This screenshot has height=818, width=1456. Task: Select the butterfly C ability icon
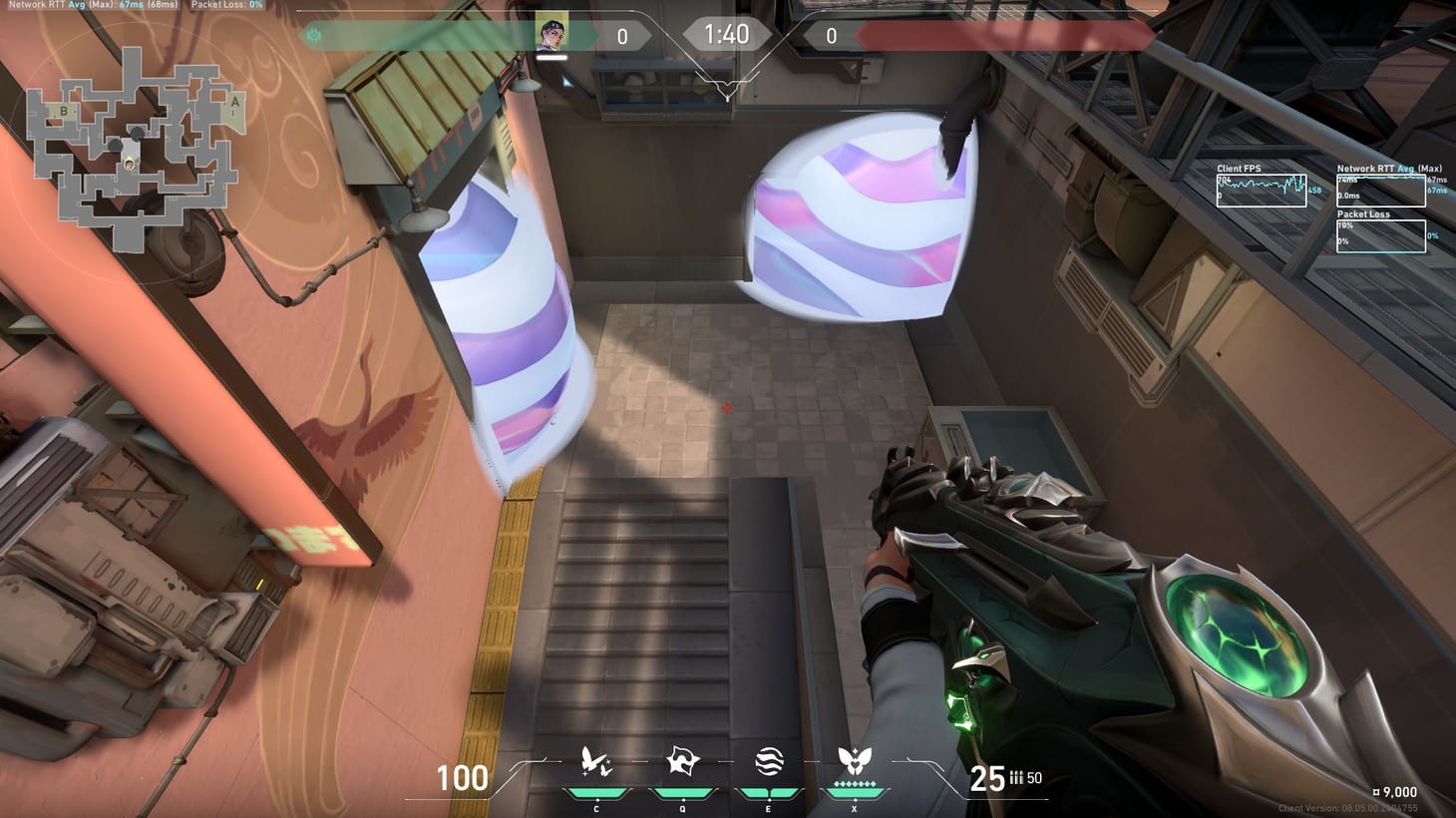(596, 763)
